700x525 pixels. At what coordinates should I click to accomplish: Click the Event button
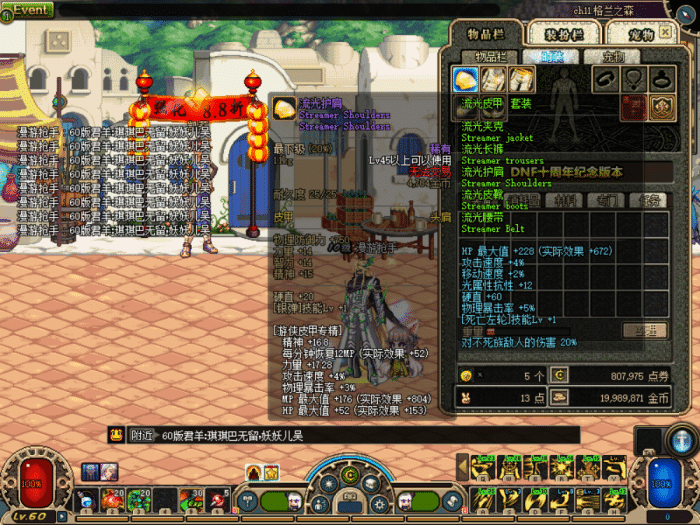tap(27, 10)
